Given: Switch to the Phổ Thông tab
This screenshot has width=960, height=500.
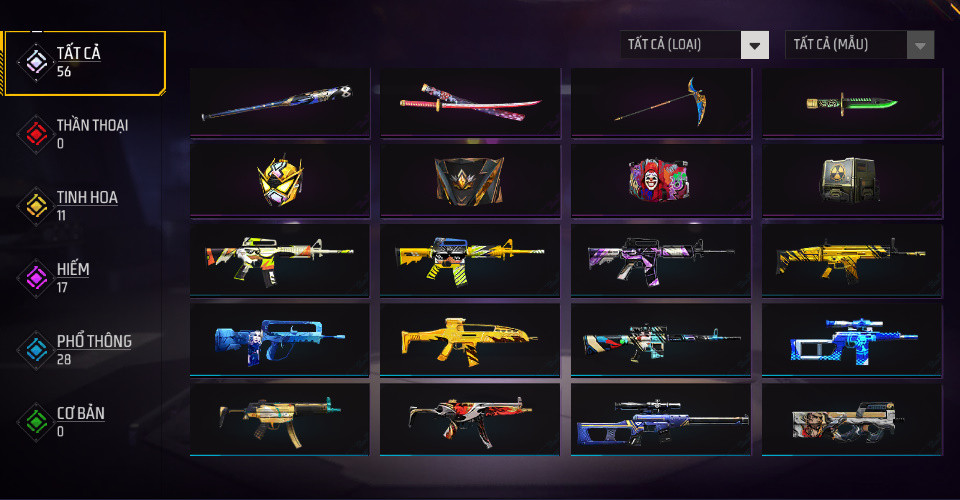Looking at the screenshot, I should [x=84, y=349].
